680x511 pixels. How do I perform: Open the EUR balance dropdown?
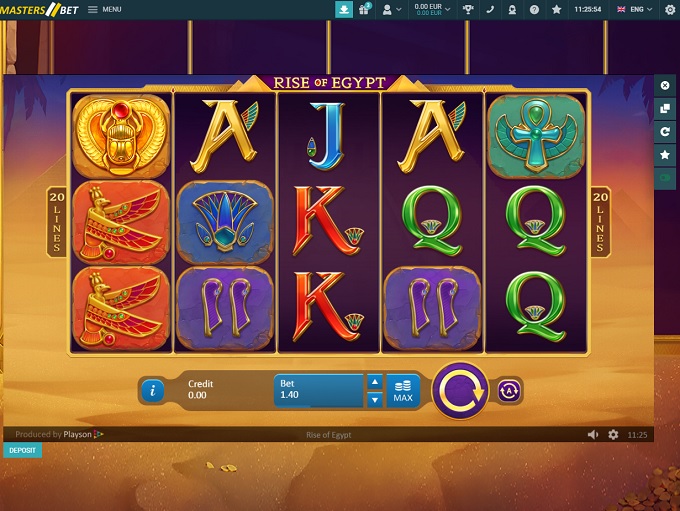tap(432, 9)
